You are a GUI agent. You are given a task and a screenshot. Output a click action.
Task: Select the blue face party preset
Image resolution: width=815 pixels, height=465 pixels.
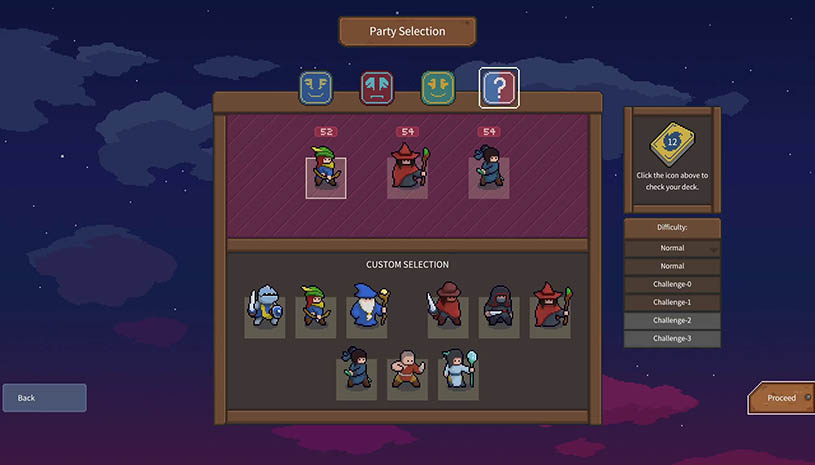pos(315,88)
